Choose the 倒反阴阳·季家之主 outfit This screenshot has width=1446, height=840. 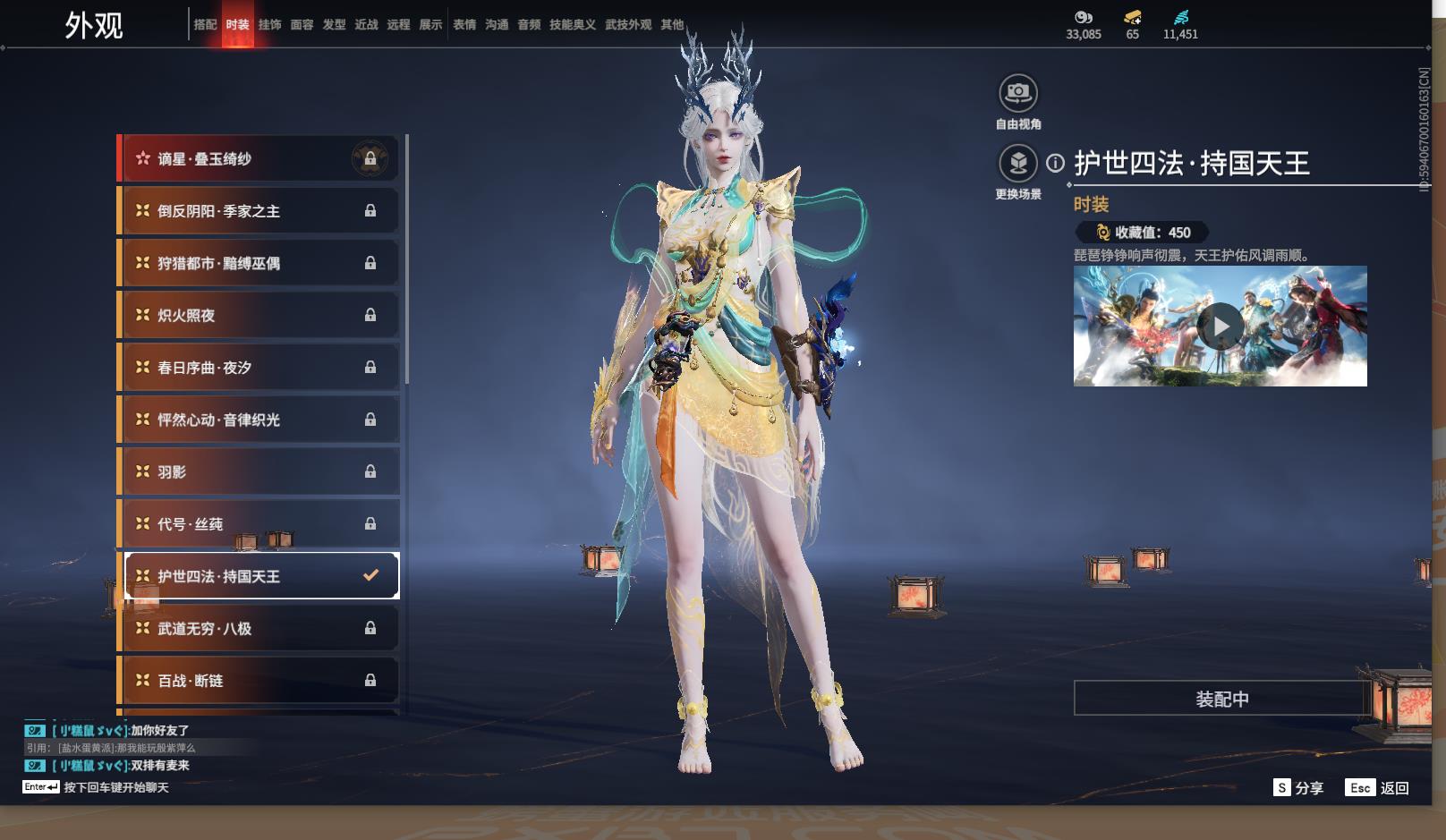(x=259, y=211)
